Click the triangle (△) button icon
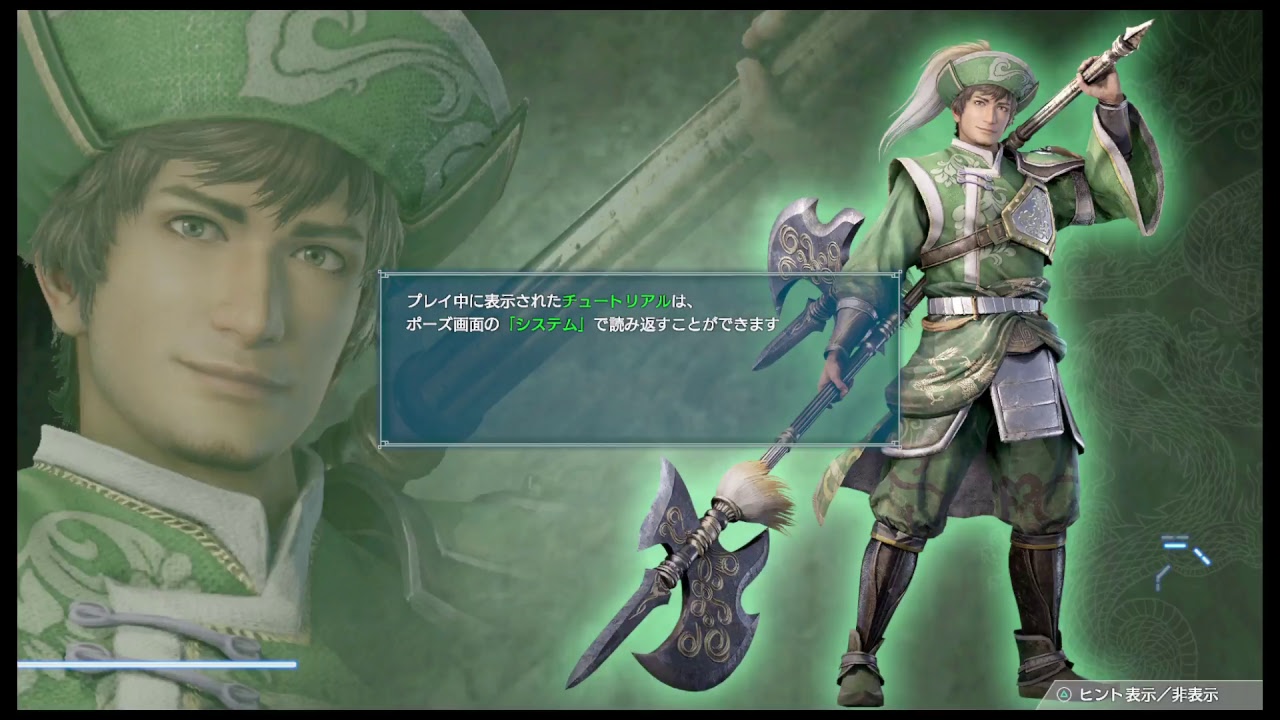1280x720 pixels. [x=1064, y=692]
